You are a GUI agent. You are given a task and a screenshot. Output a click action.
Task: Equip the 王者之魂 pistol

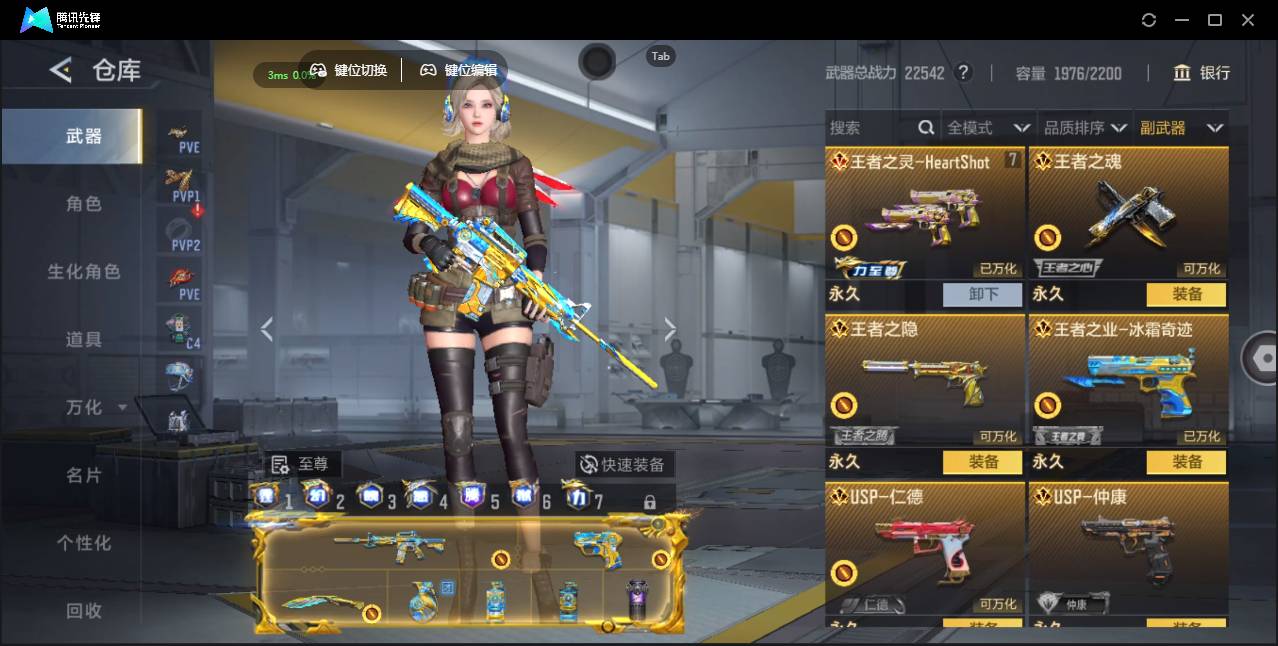click(x=1187, y=294)
